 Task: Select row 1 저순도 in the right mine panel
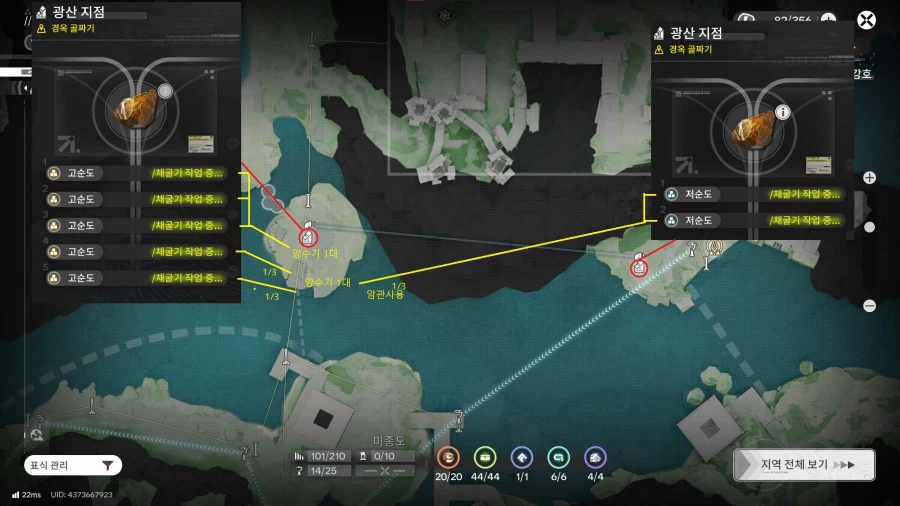[752, 194]
